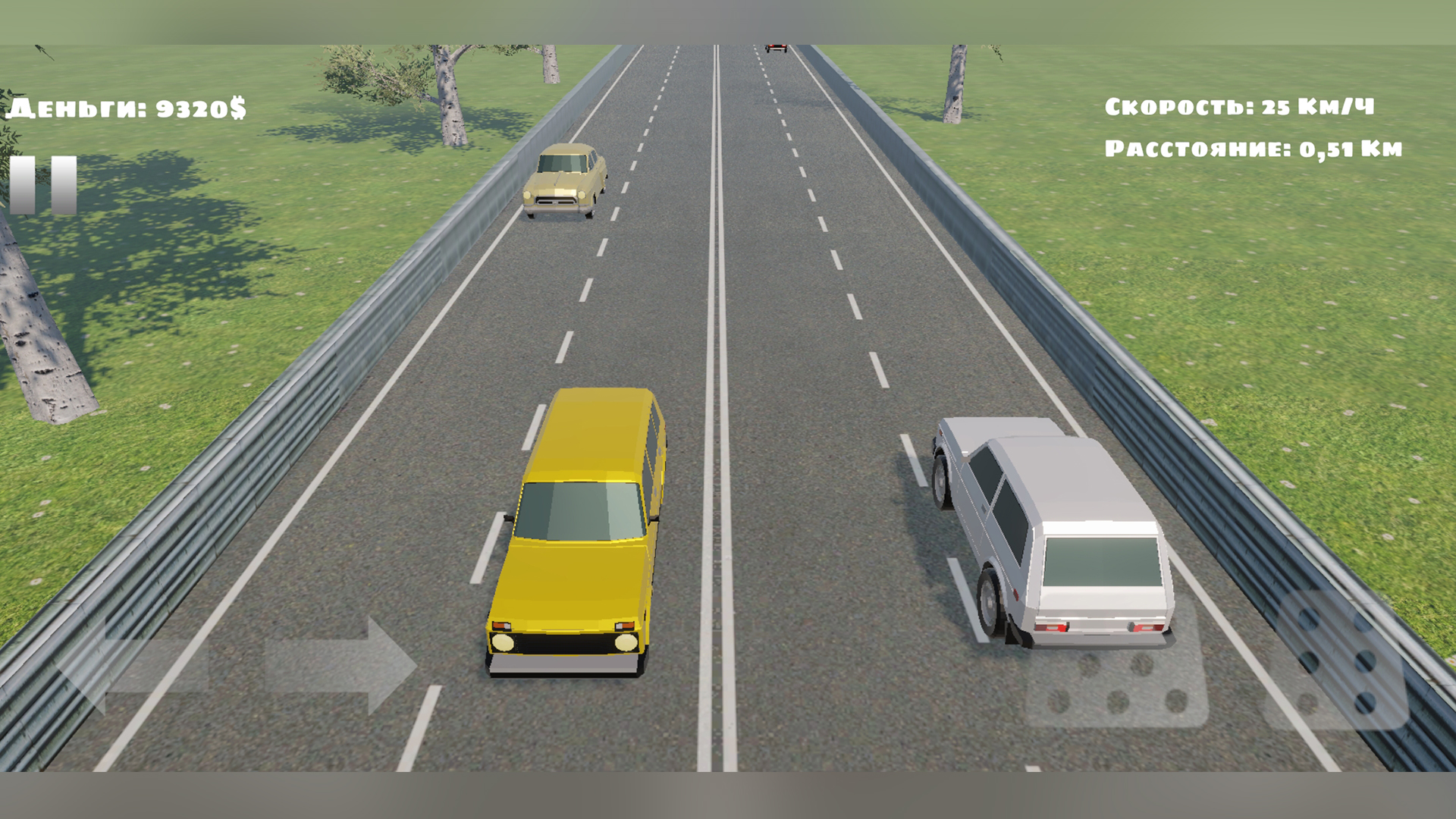This screenshot has width=1456, height=819.
Task: Click the money counter showing Деньги: 9320$
Action: (x=125, y=108)
